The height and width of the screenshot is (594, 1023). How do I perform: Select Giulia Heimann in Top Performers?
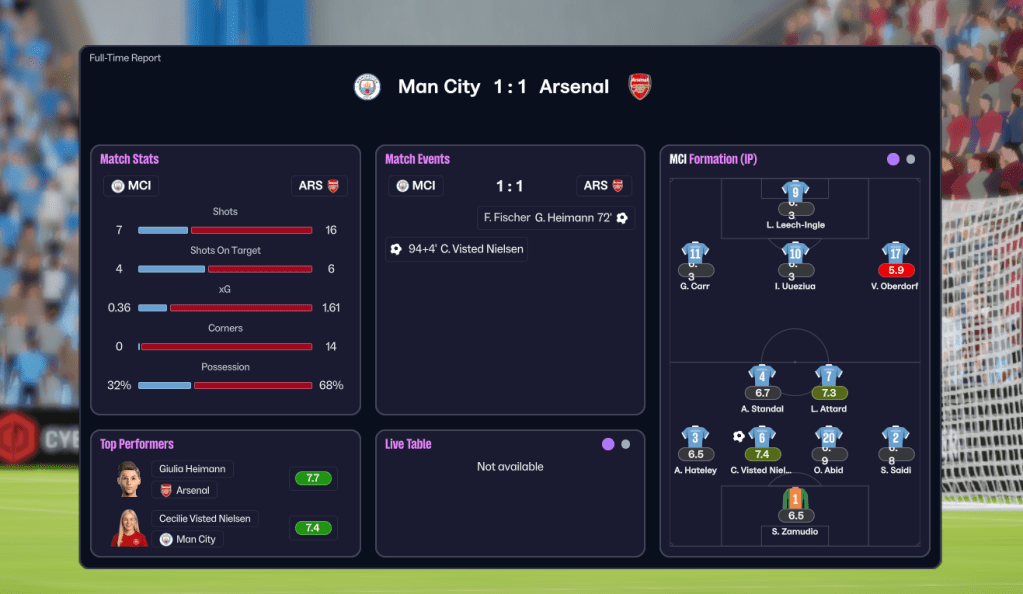[193, 468]
